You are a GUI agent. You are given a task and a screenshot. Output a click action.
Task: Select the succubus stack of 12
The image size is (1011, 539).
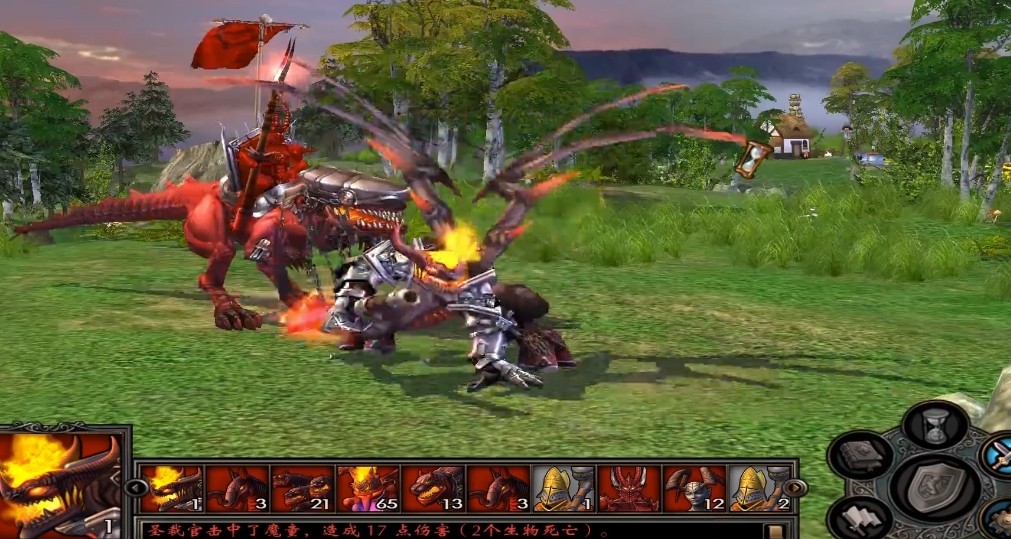point(694,489)
